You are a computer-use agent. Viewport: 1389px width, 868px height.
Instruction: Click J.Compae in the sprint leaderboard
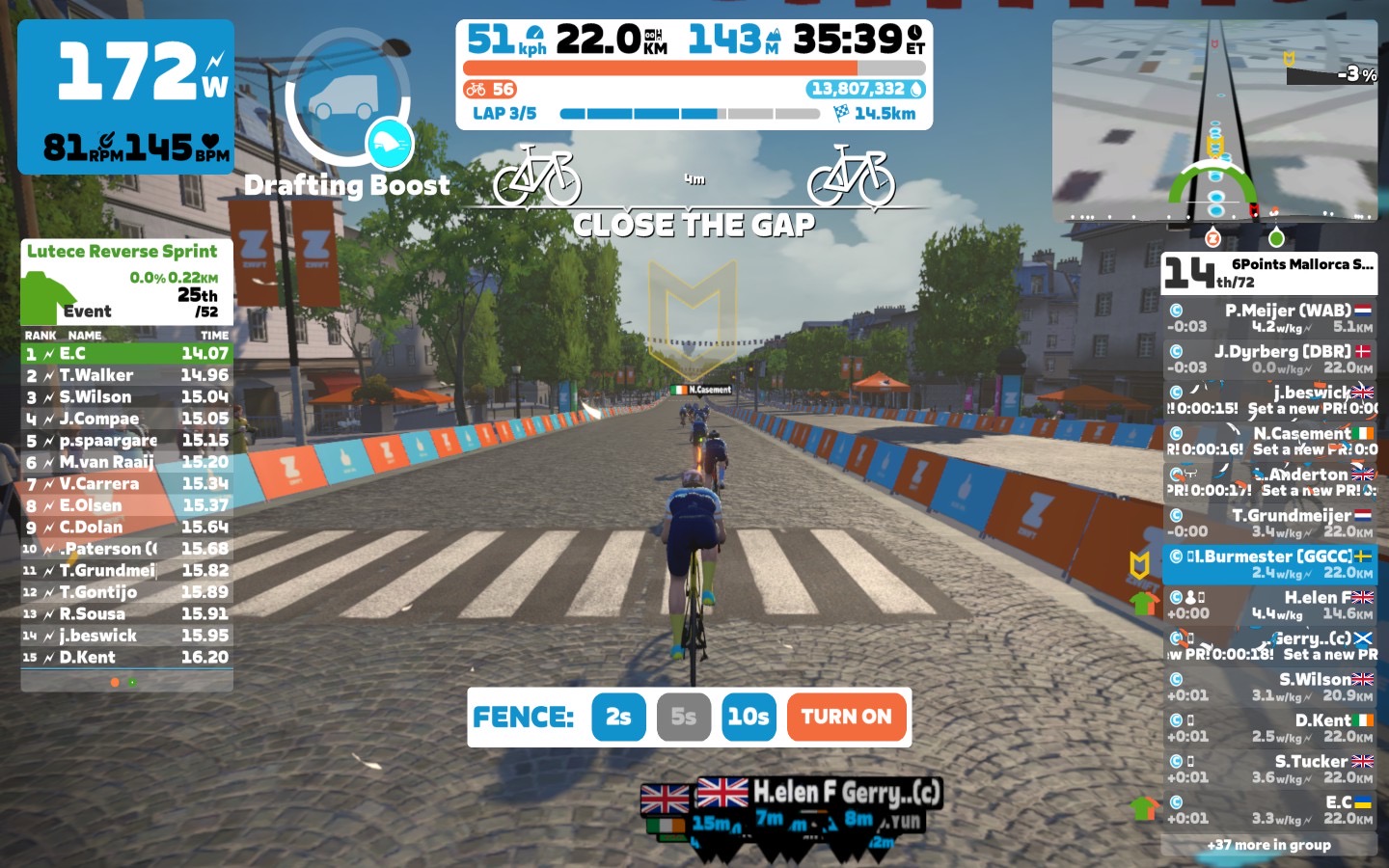point(126,419)
